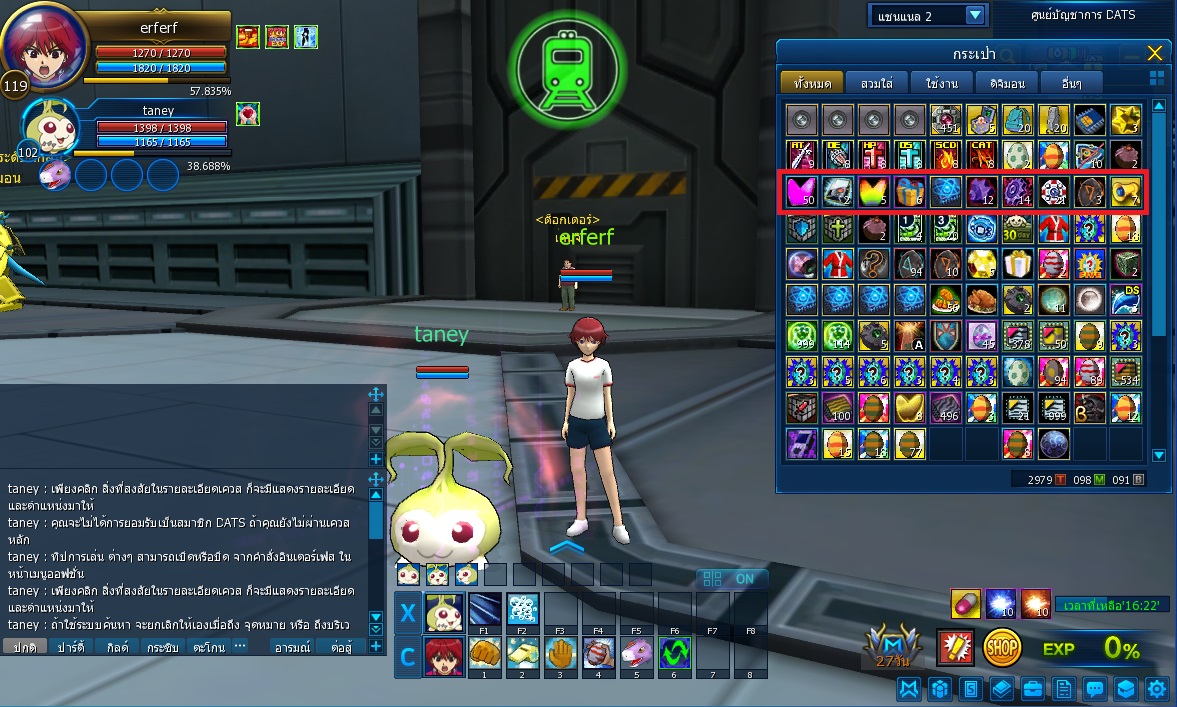Screen dimensions: 1177x707
Task: Open the สวมใส่ inventory tab
Action: point(875,82)
